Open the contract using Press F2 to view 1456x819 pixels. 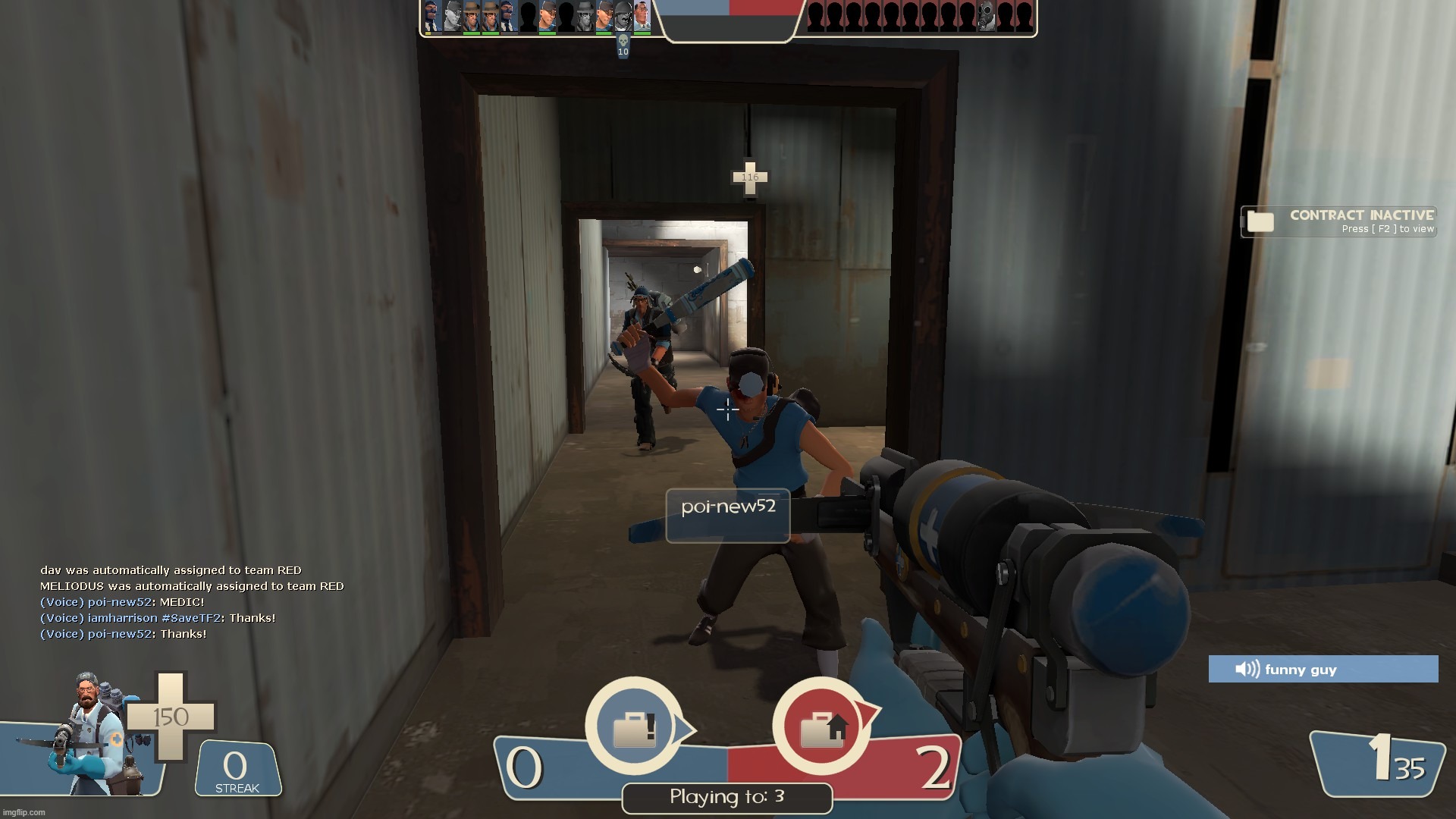1386,228
